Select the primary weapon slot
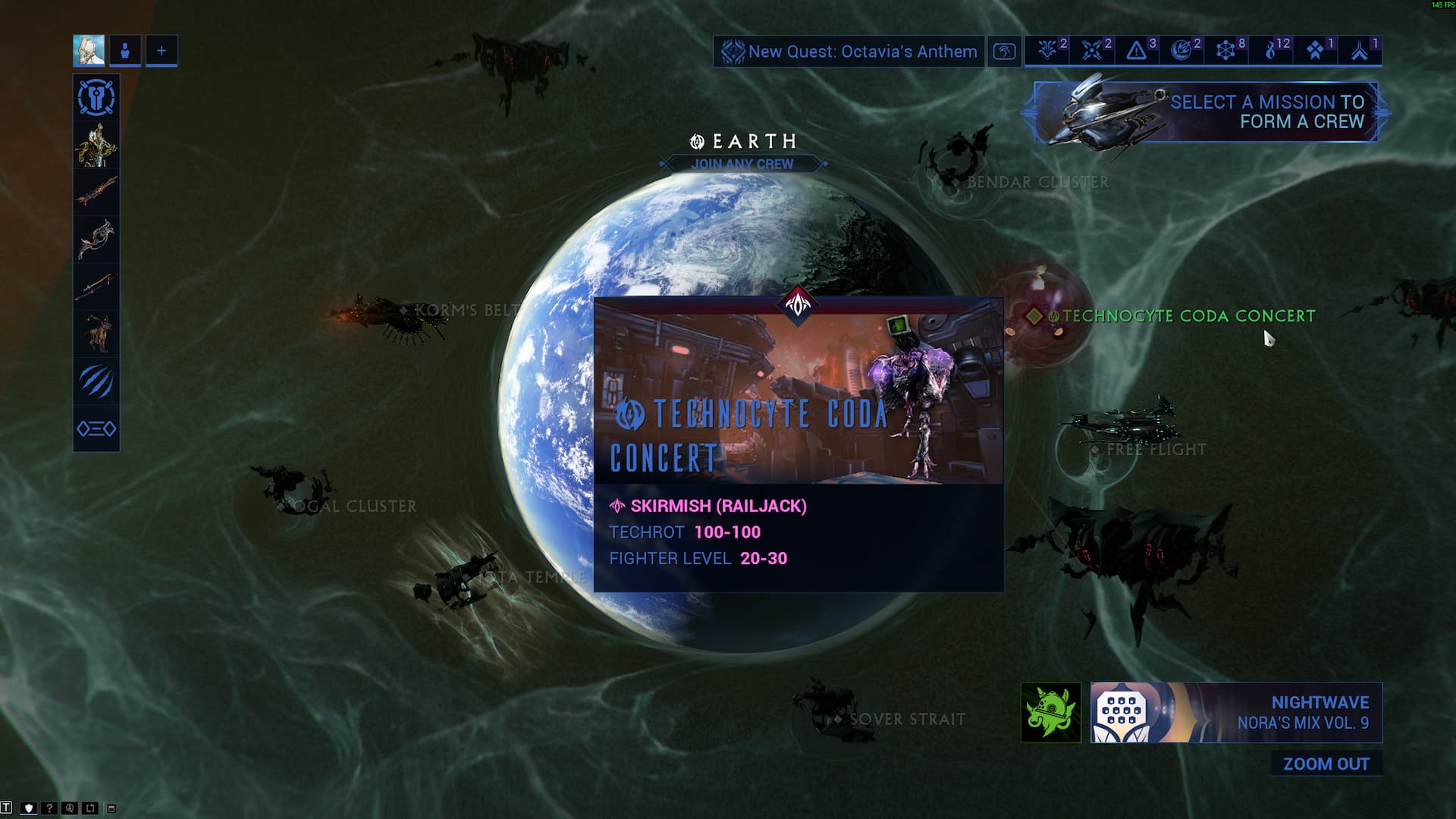Screen dimensions: 1456x819 (96, 192)
